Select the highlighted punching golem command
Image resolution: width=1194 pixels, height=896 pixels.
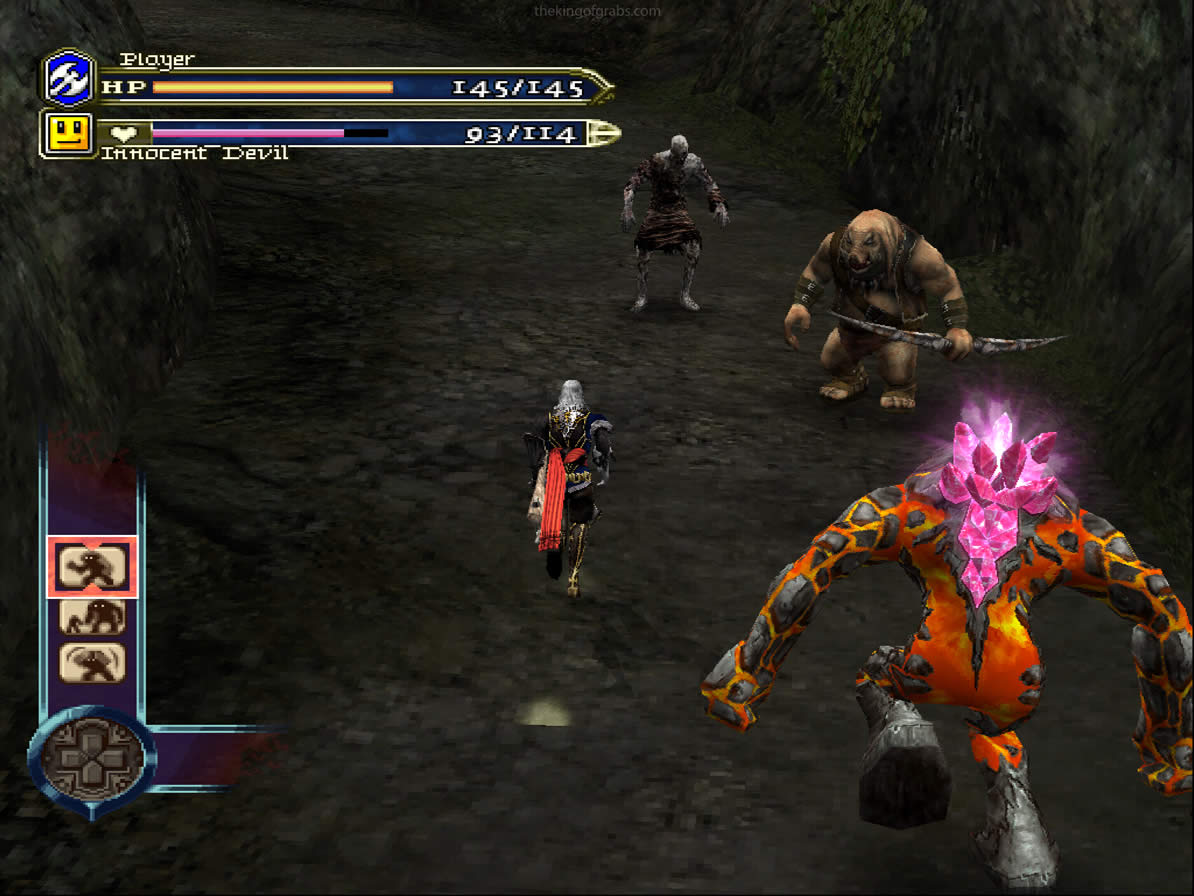pyautogui.click(x=92, y=567)
